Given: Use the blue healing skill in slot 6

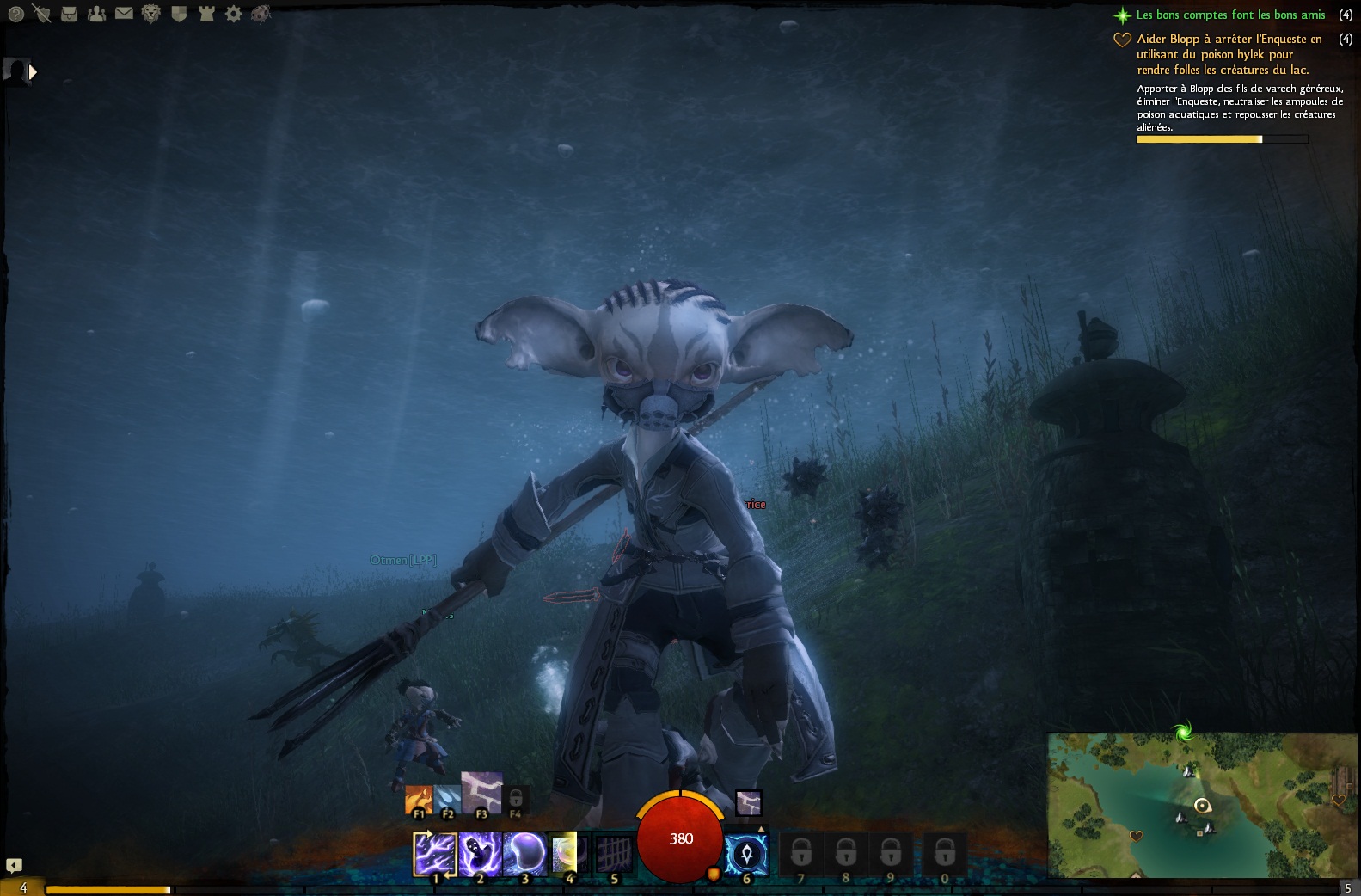Looking at the screenshot, I should pyautogui.click(x=745, y=854).
